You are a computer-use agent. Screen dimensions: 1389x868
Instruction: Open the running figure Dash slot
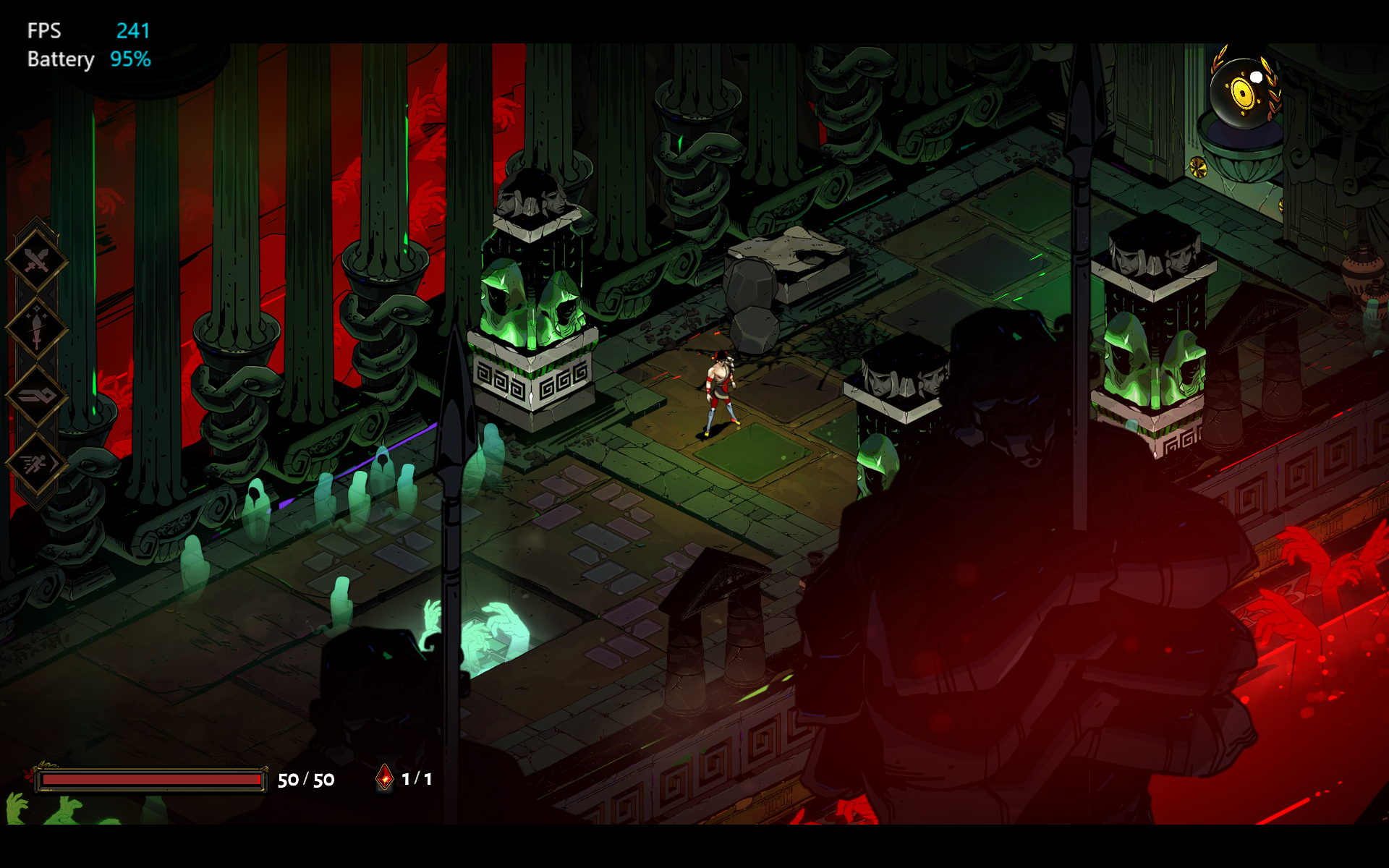[x=36, y=464]
